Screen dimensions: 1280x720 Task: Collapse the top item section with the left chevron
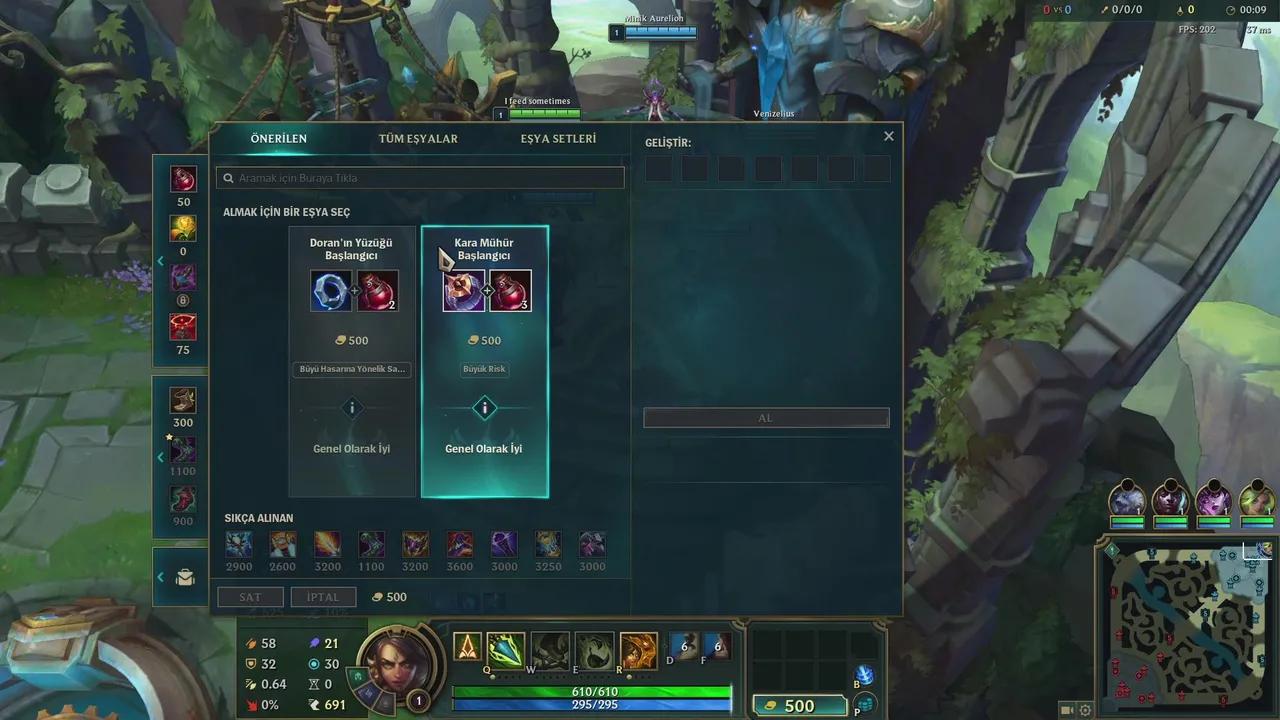(160, 261)
